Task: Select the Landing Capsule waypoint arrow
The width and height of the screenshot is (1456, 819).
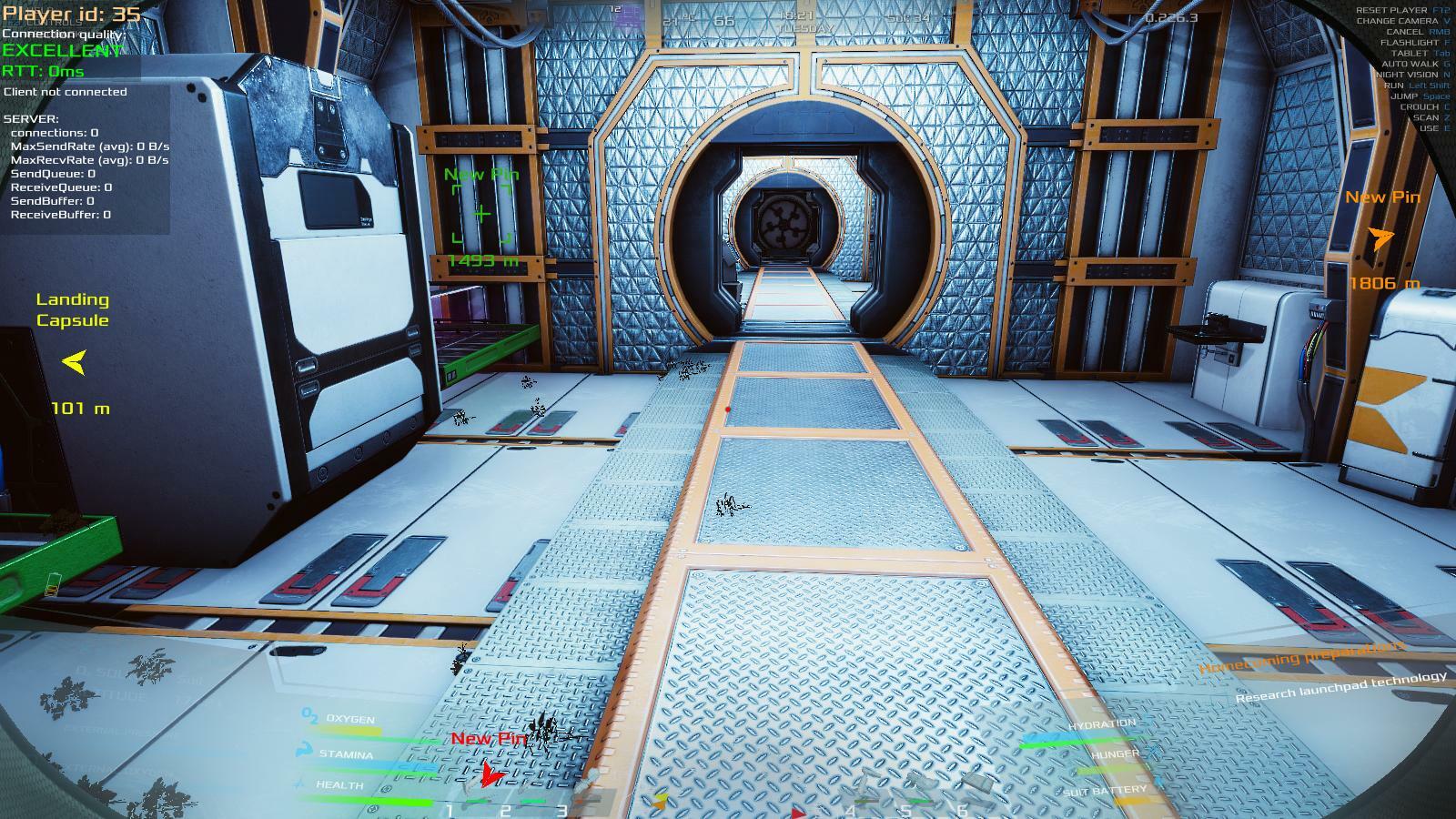Action: coord(75,362)
